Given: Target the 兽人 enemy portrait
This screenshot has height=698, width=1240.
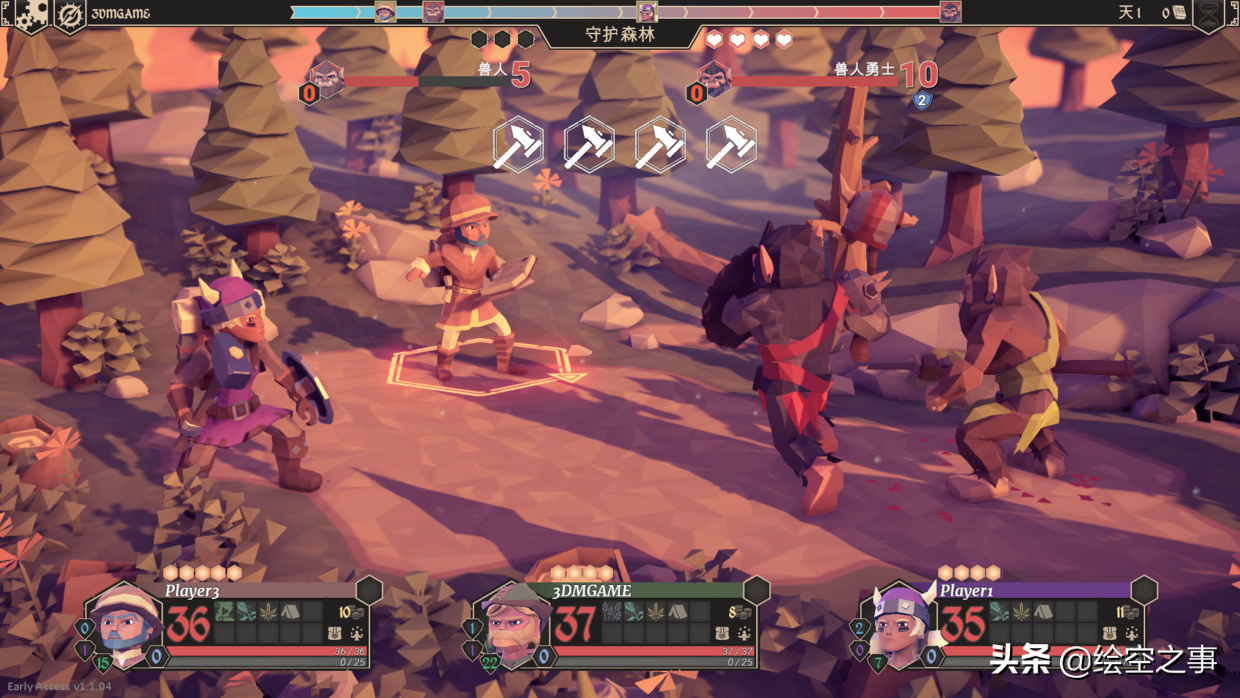Looking at the screenshot, I should [x=327, y=78].
